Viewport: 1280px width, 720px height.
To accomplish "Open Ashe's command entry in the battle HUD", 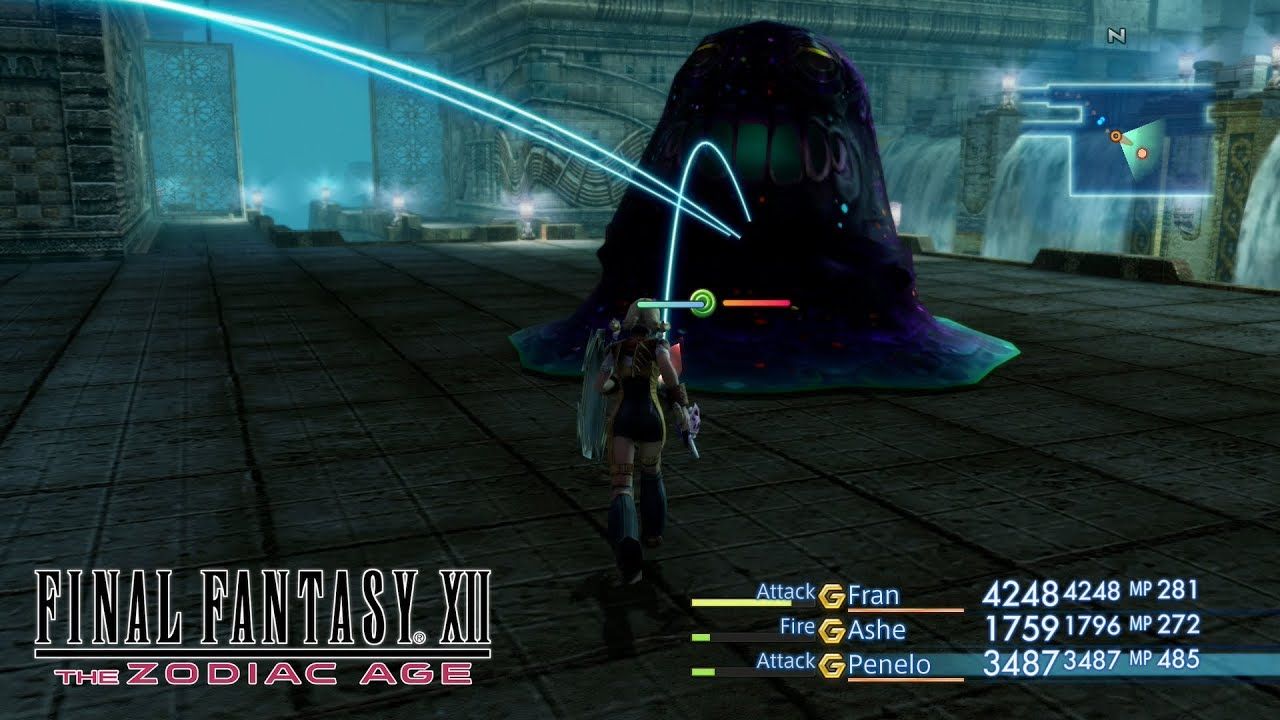I will [798, 627].
